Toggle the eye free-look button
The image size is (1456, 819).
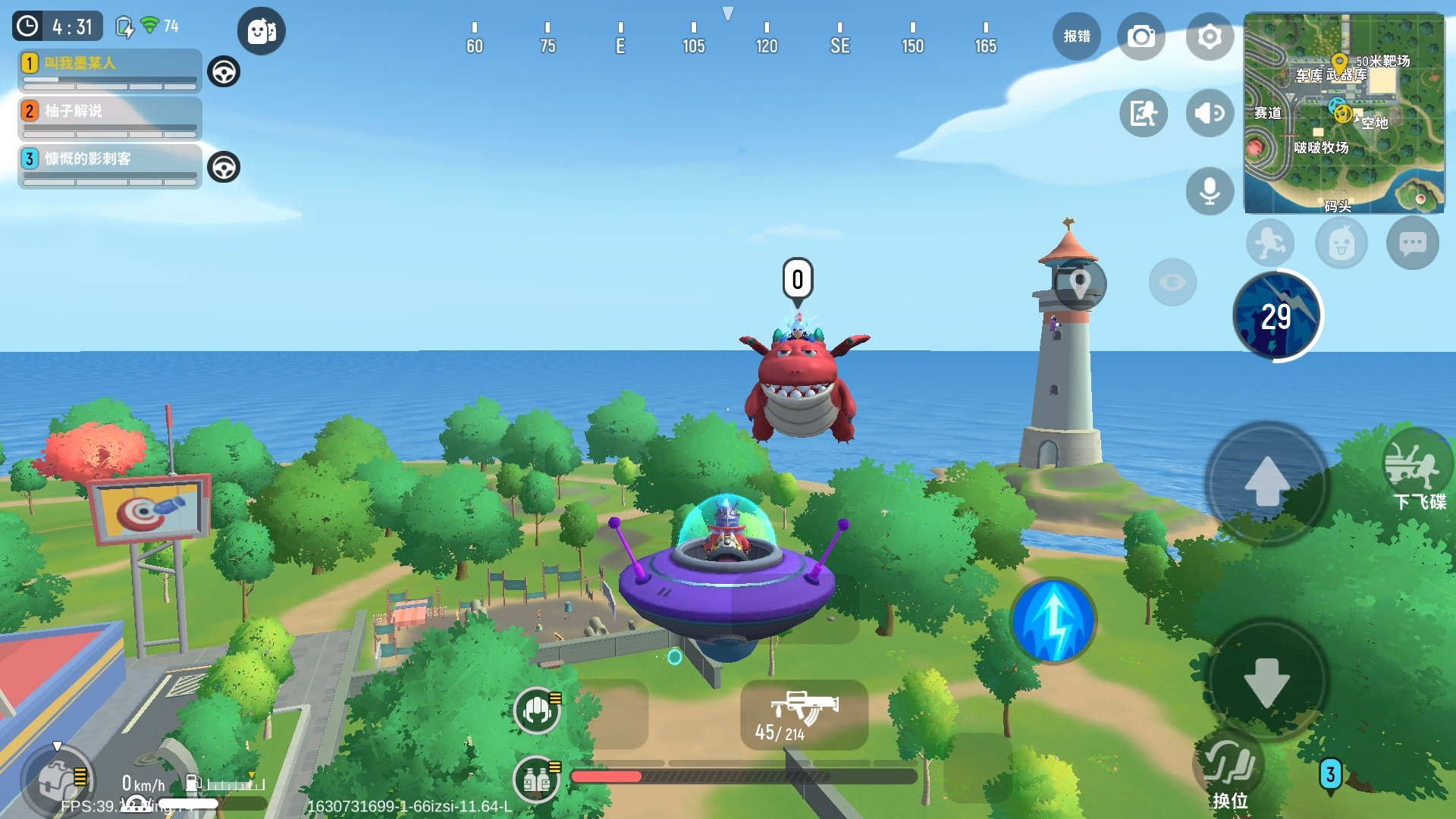coord(1172,283)
